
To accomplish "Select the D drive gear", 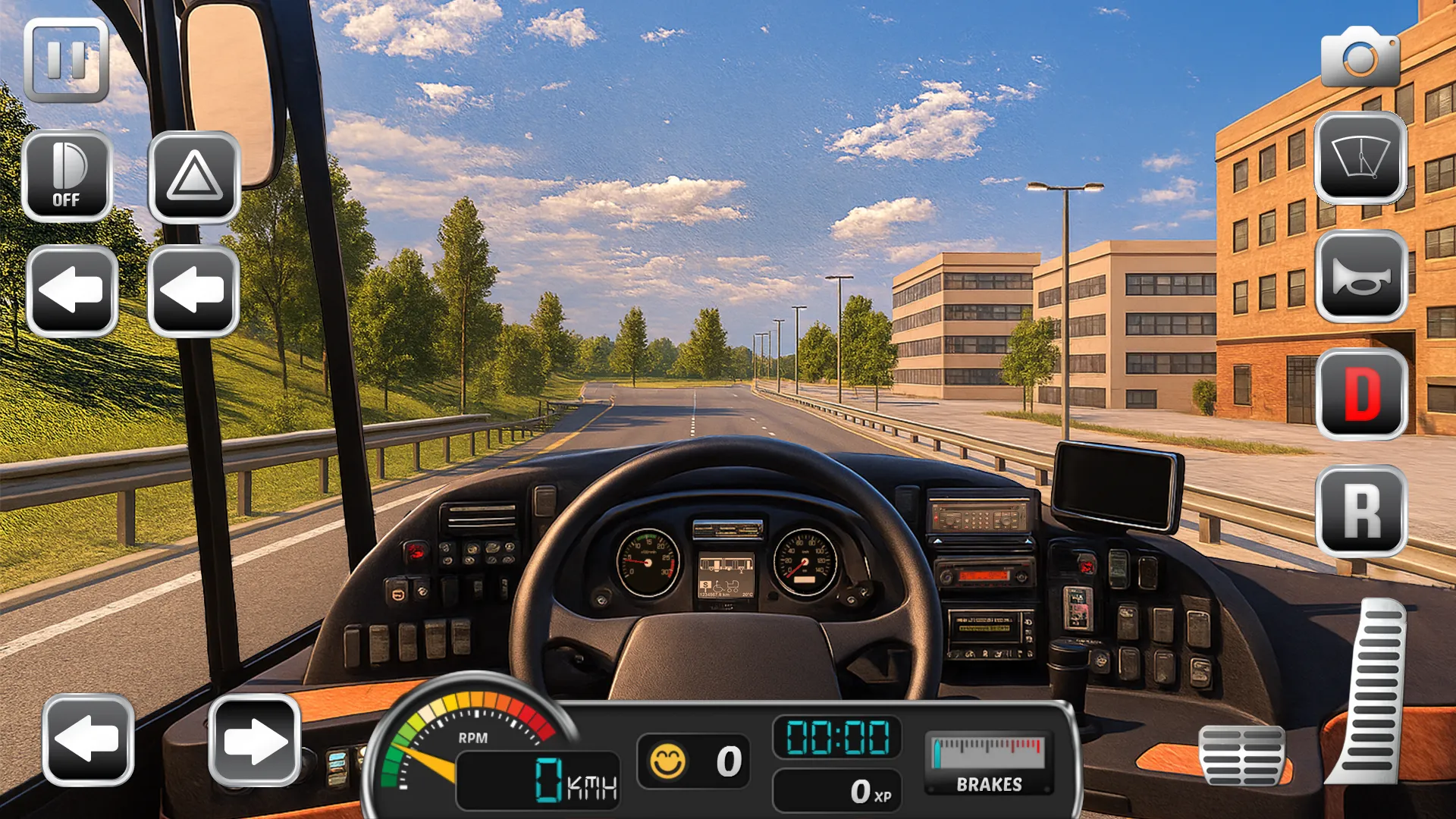I will coord(1362,394).
